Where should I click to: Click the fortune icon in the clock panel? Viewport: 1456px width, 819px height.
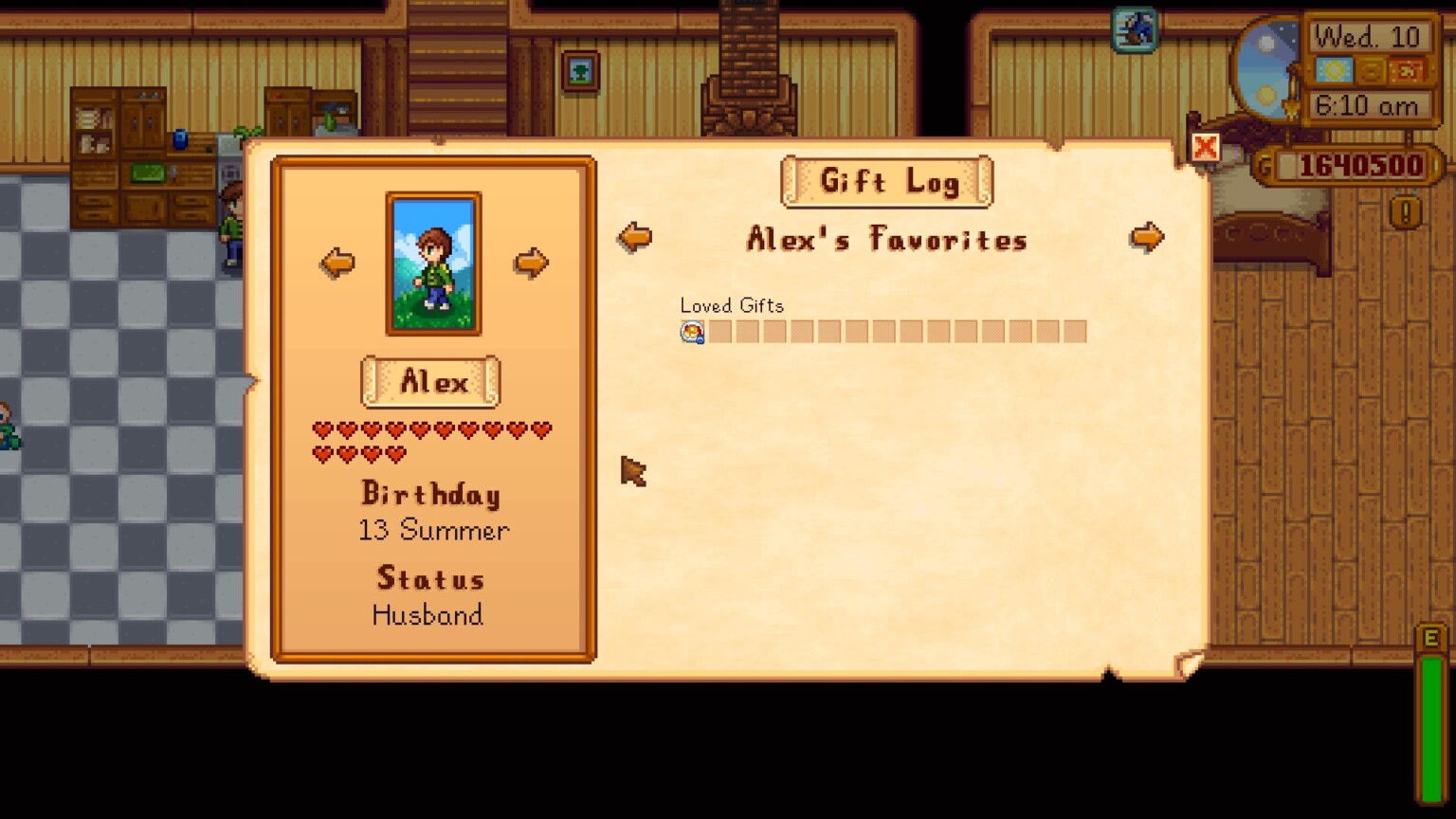click(1406, 70)
